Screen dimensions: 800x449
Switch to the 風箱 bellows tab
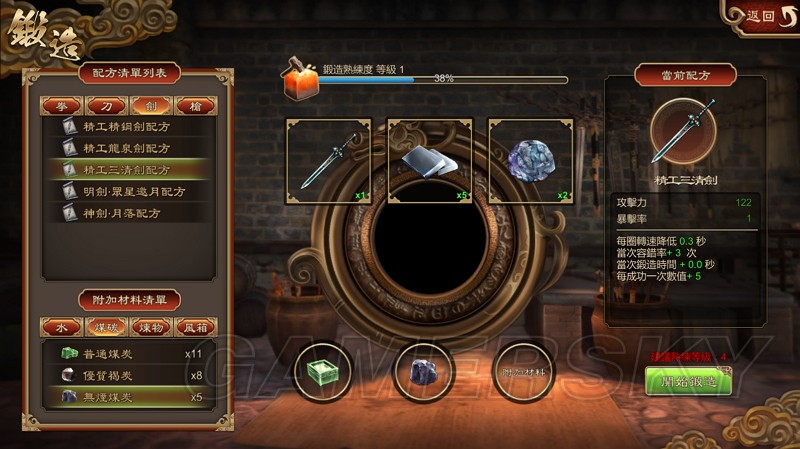[195, 327]
